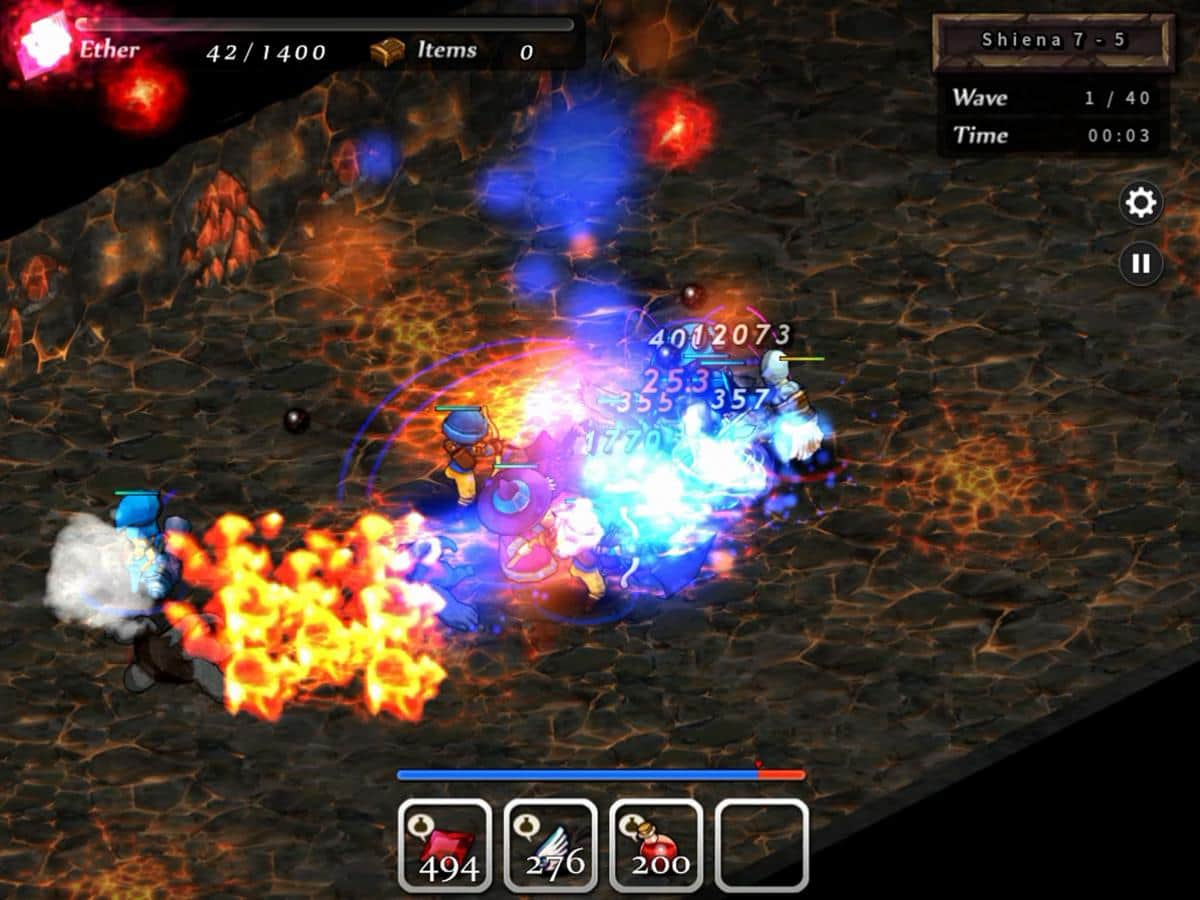
Task: Open the Items treasure chest icon
Action: 387,51
